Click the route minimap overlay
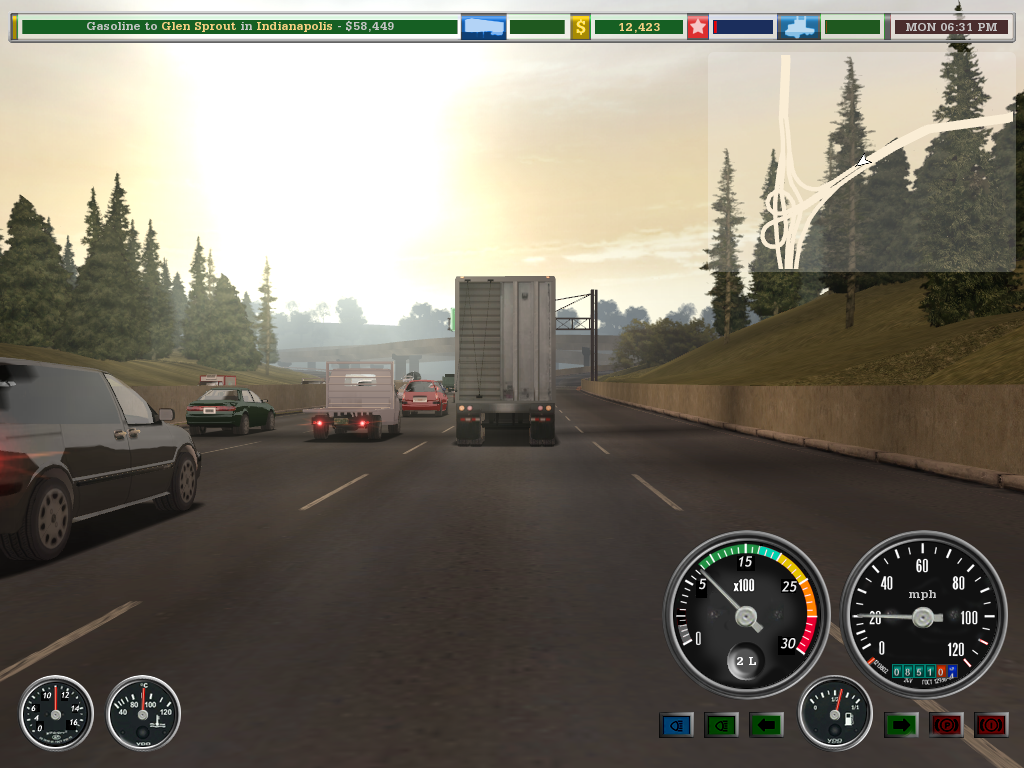Viewport: 1024px width, 768px height. tap(861, 162)
